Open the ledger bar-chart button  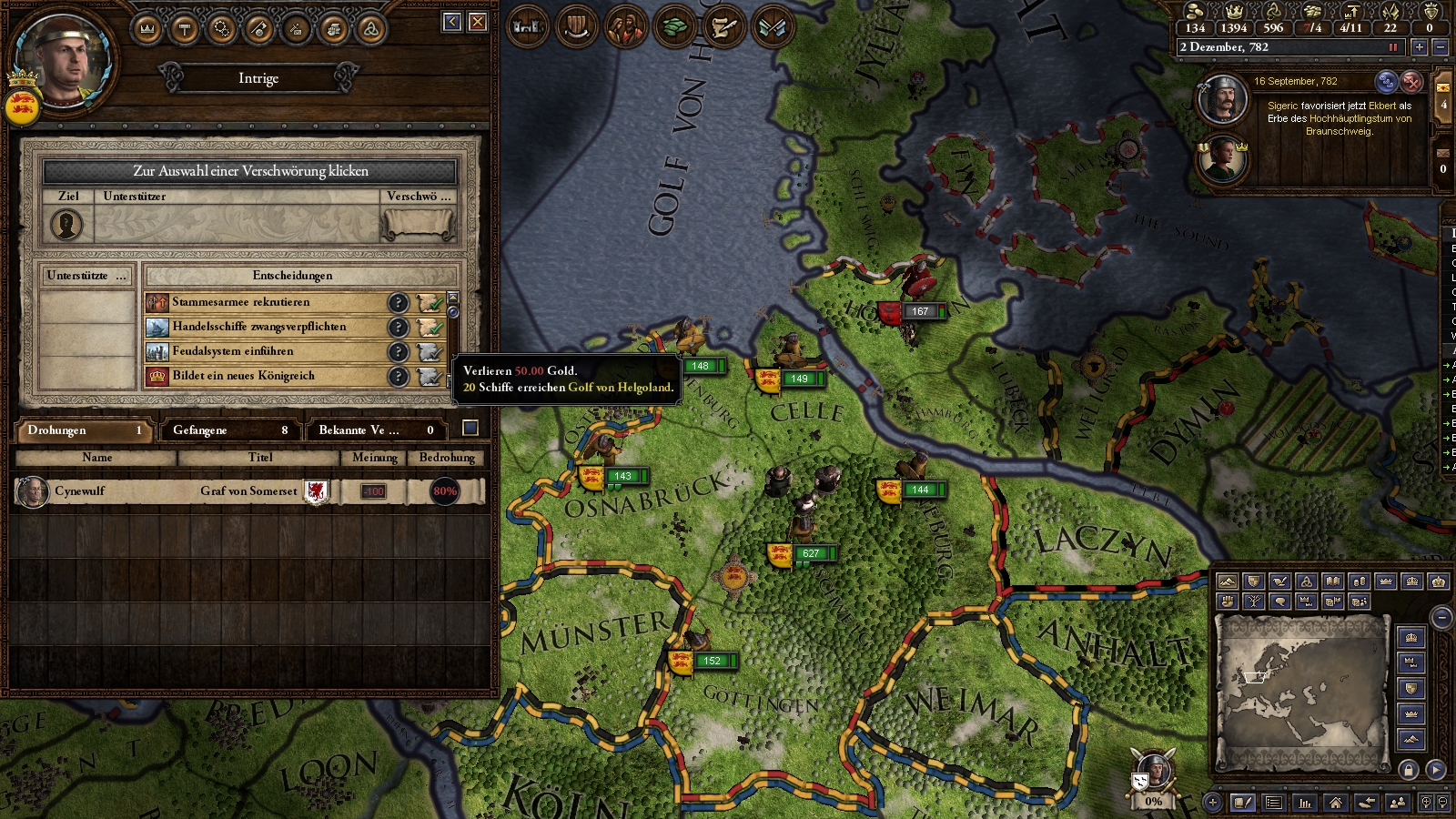tap(1305, 803)
